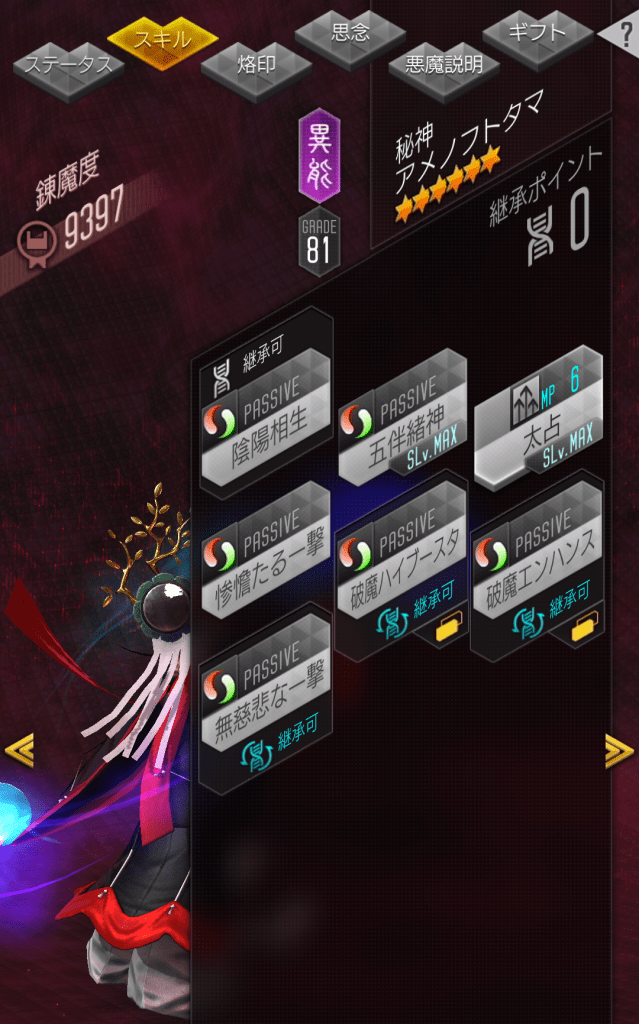
Task: Select the スキル tab
Action: coord(162,40)
